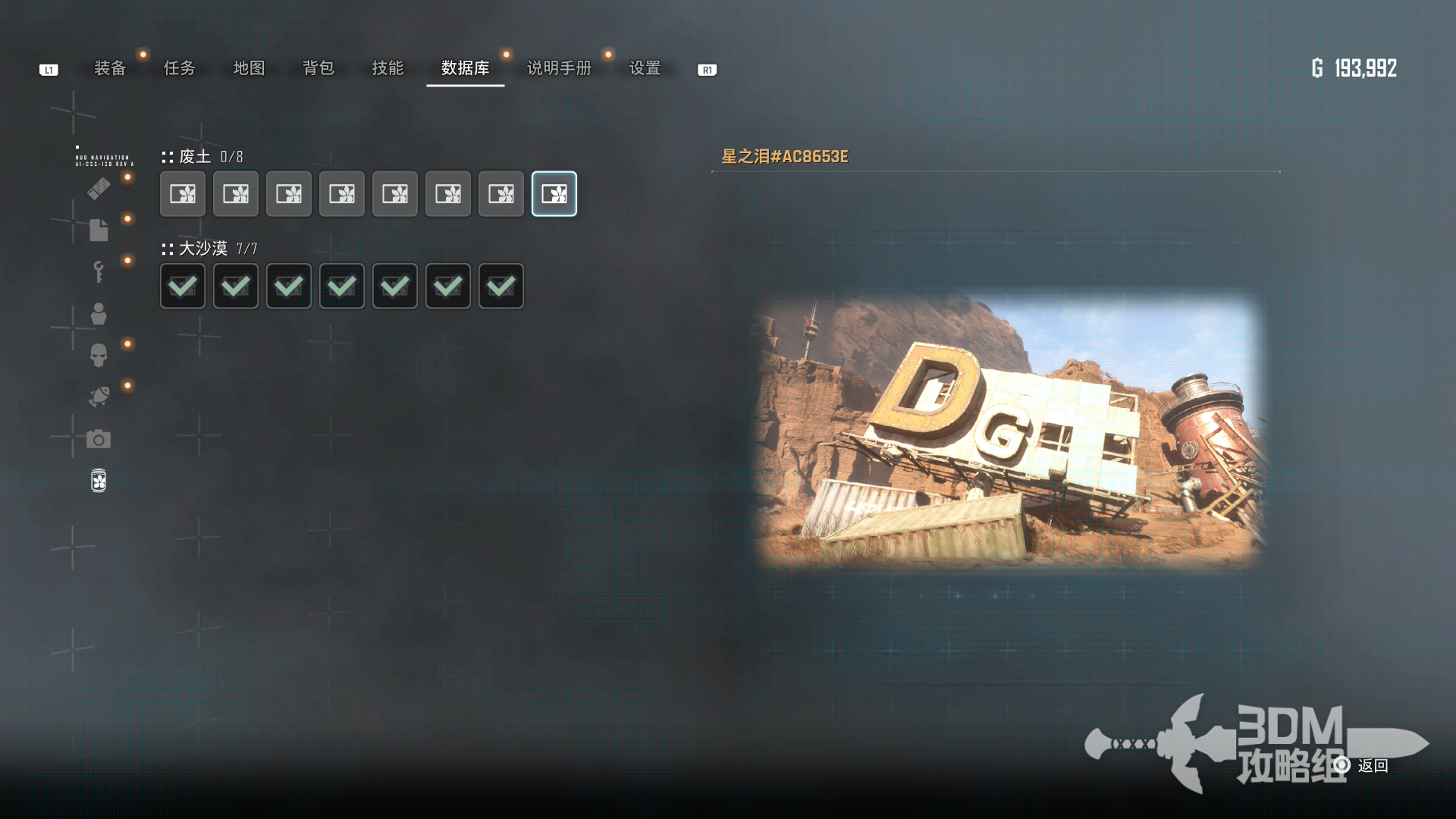Image resolution: width=1456 pixels, height=819 pixels.
Task: Open the 任务 tab
Action: tap(180, 68)
